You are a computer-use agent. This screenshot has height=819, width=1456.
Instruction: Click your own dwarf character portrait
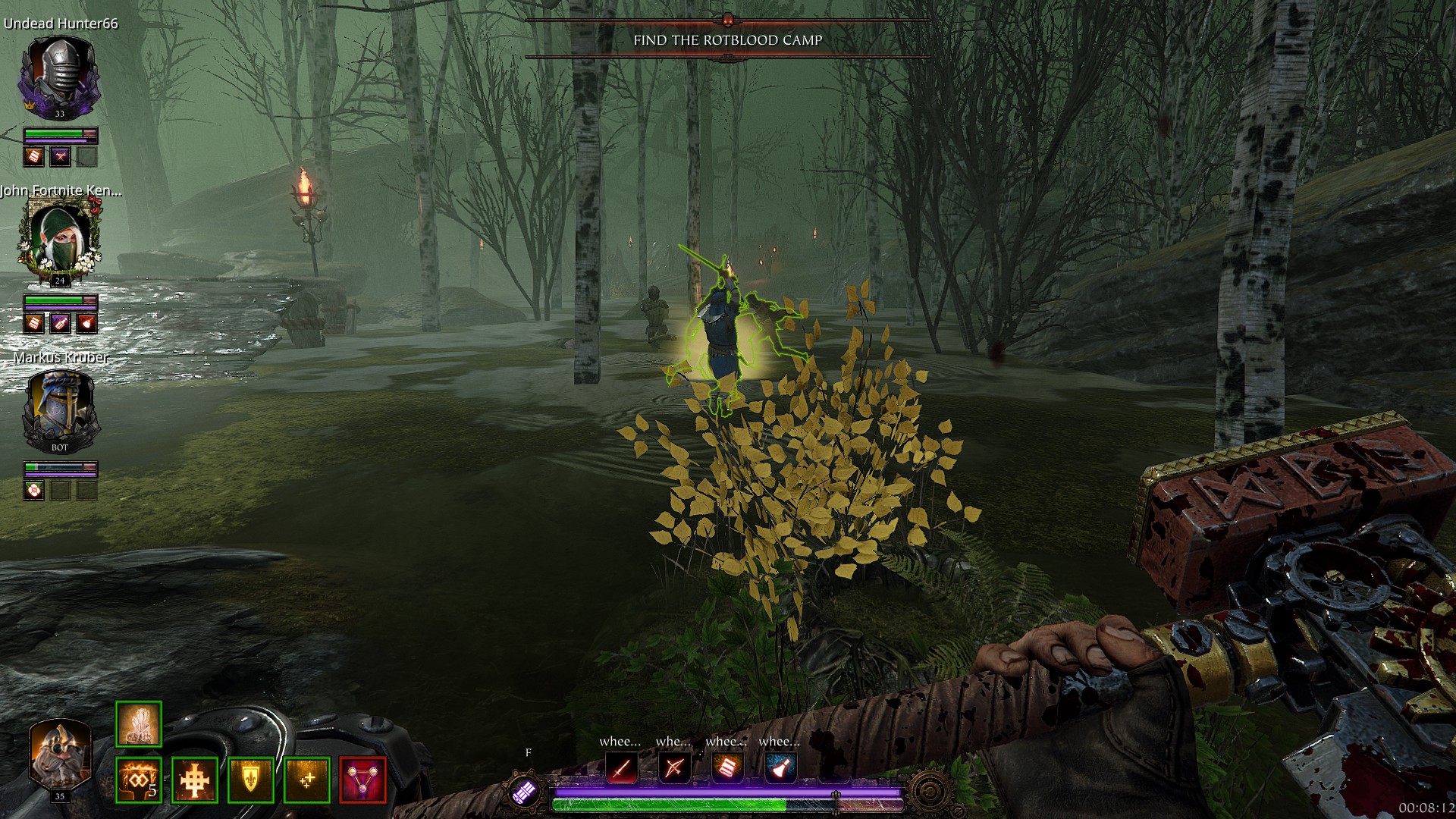coord(60,755)
